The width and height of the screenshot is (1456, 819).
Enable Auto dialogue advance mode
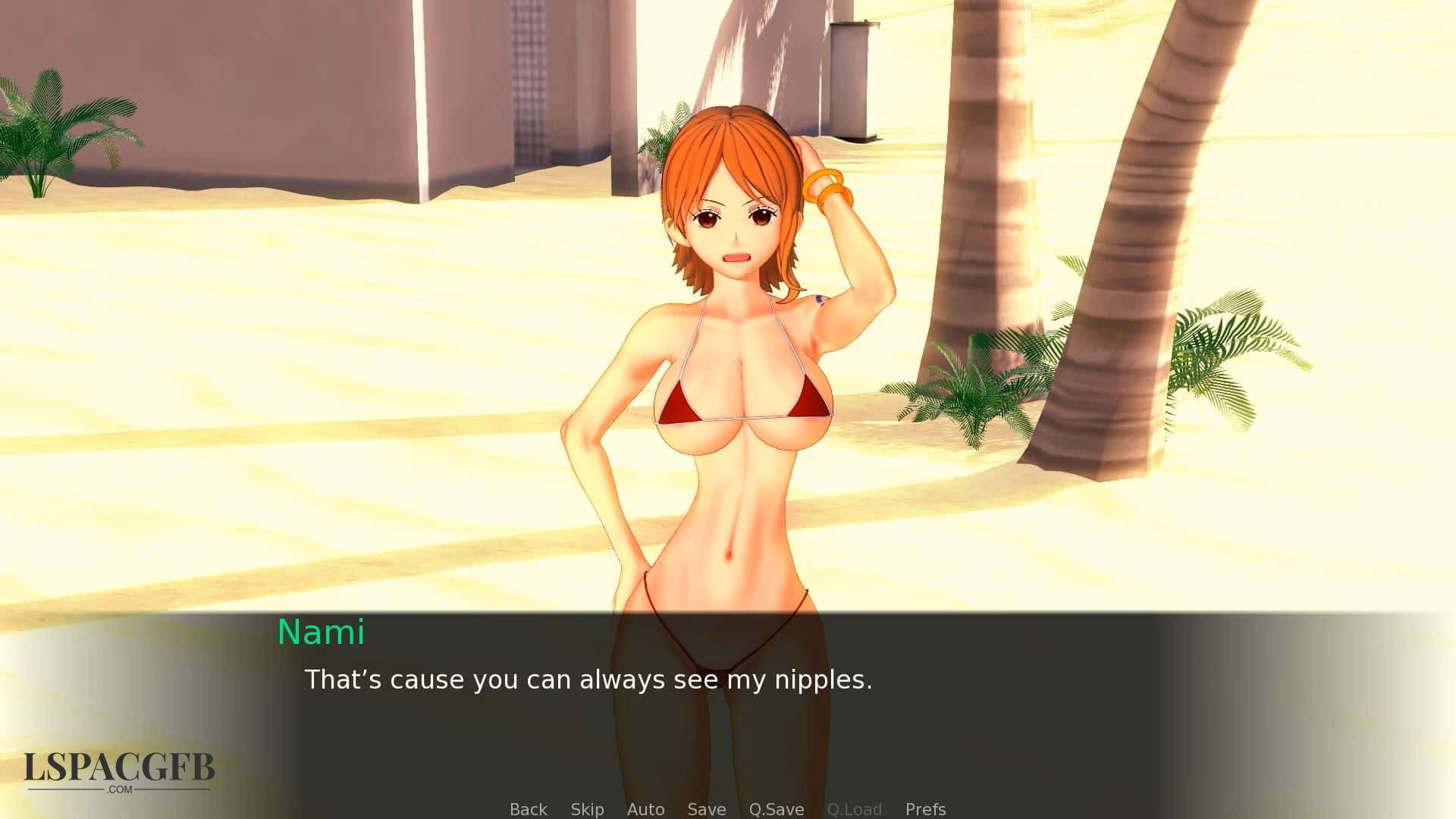[645, 809]
